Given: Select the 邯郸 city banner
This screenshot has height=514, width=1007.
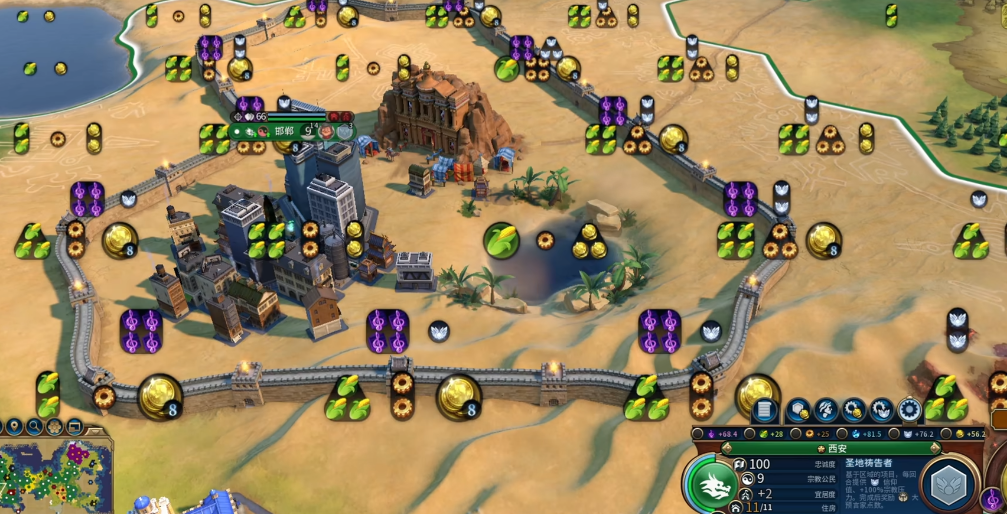Looking at the screenshot, I should point(285,131).
